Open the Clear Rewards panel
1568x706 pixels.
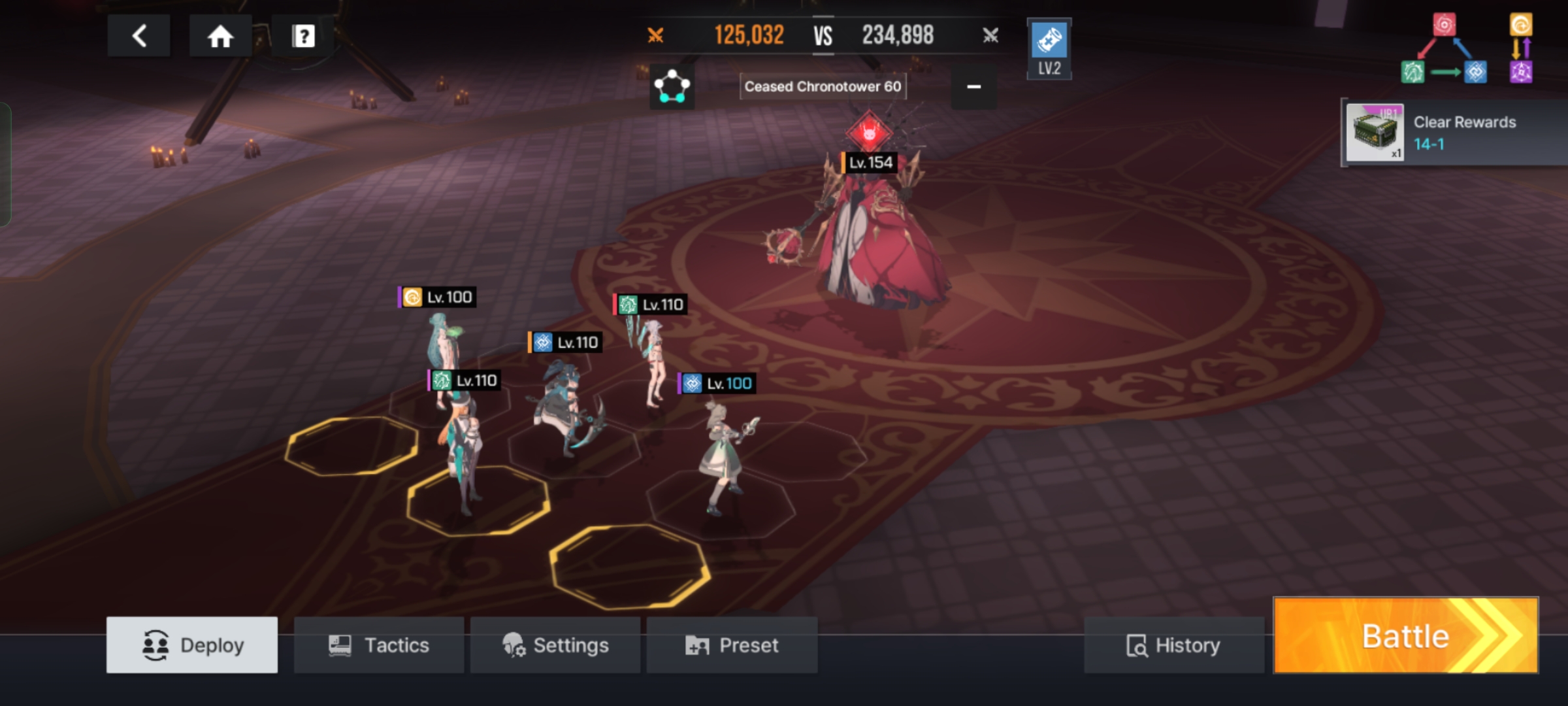click(x=1454, y=133)
